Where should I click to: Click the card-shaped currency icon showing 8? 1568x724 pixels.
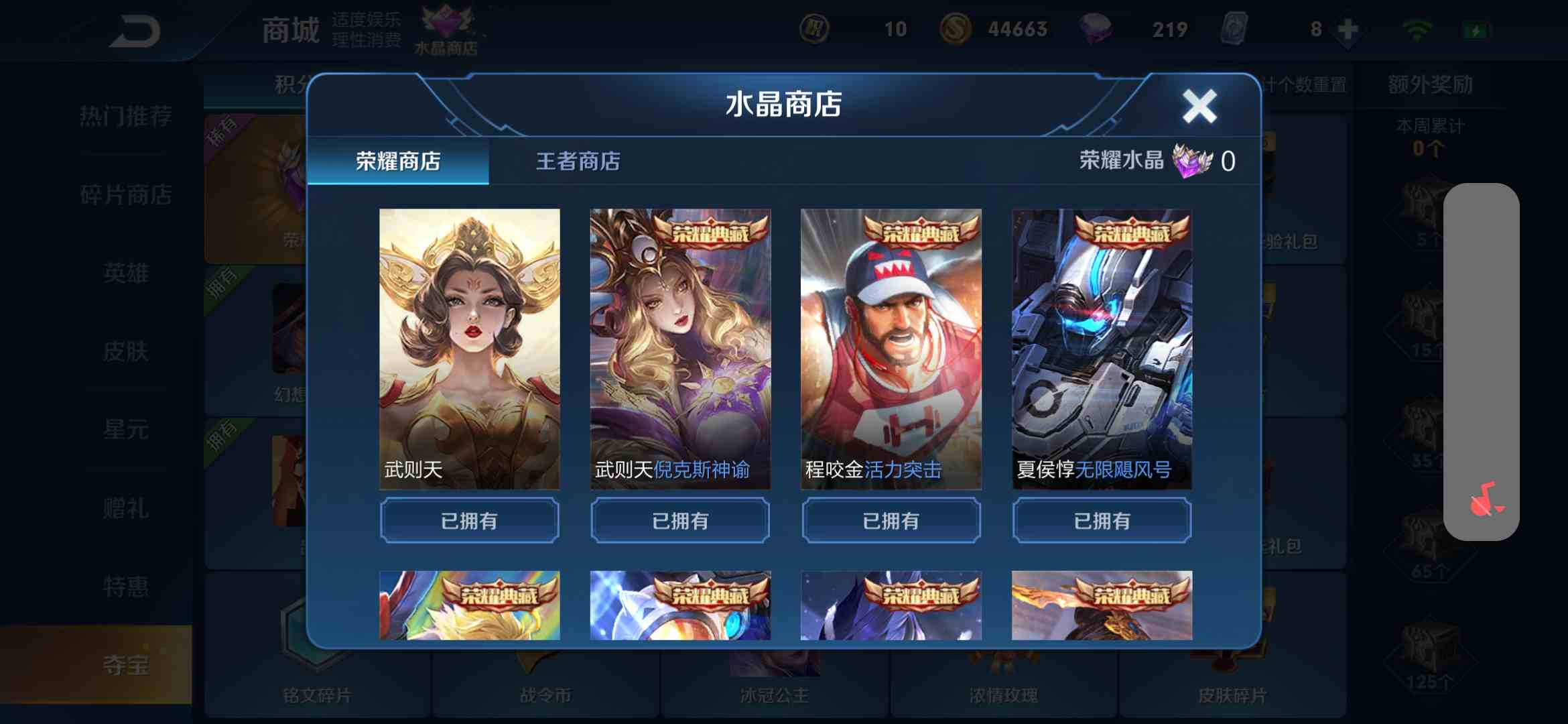(1235, 28)
